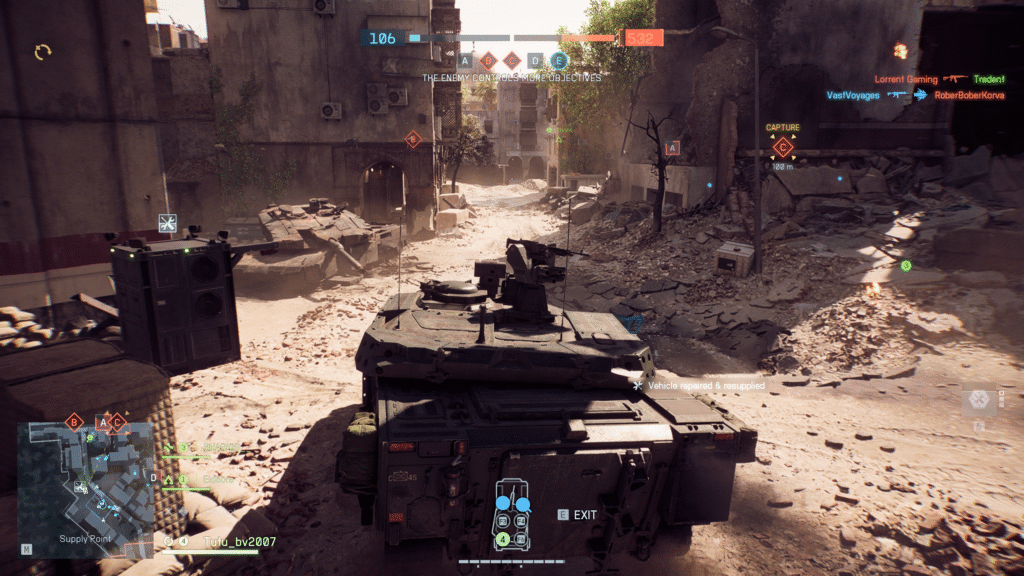Image resolution: width=1024 pixels, height=576 pixels.
Task: Click the green occupied vehicle seat
Action: coord(503,539)
